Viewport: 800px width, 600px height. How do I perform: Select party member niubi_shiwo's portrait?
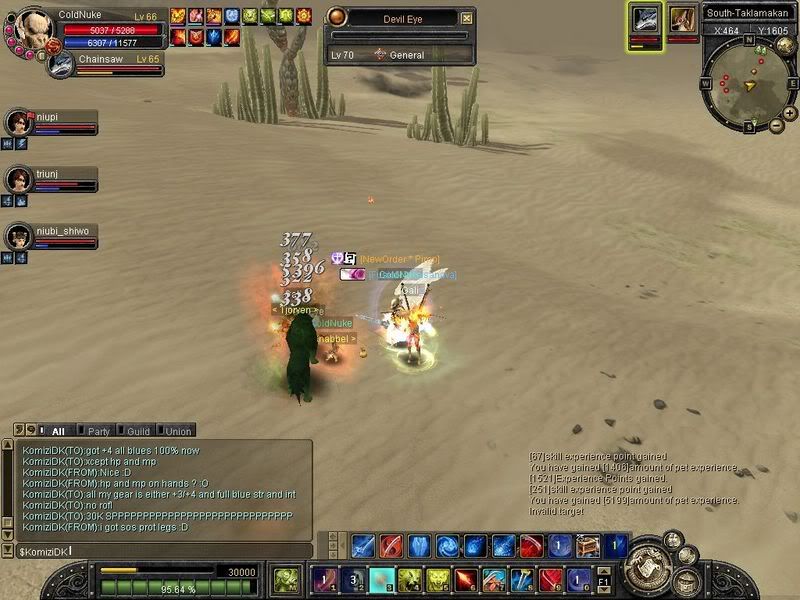(x=17, y=237)
